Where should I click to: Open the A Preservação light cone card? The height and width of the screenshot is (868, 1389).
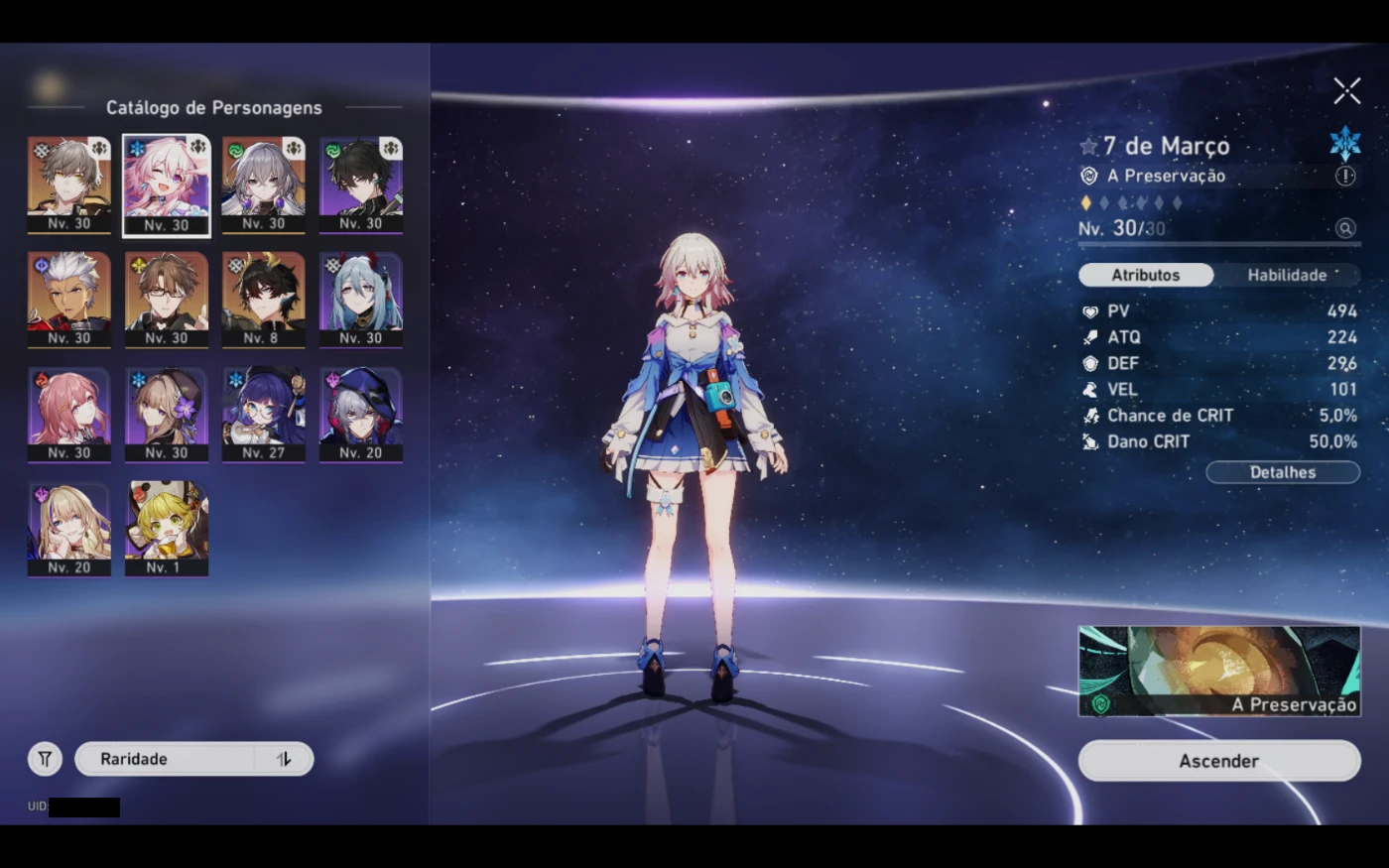click(1218, 671)
